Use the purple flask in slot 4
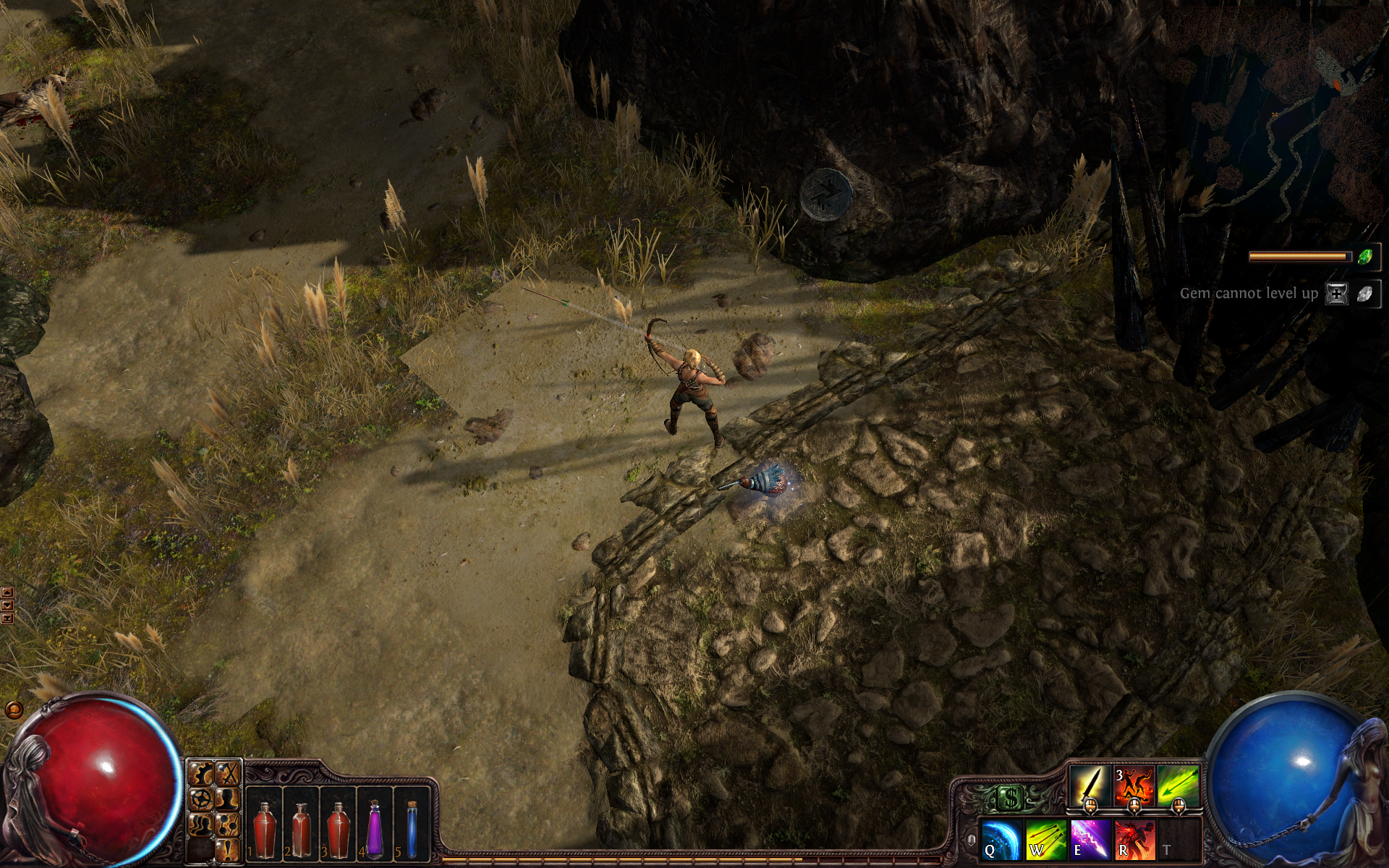The width and height of the screenshot is (1389, 868). click(x=374, y=828)
